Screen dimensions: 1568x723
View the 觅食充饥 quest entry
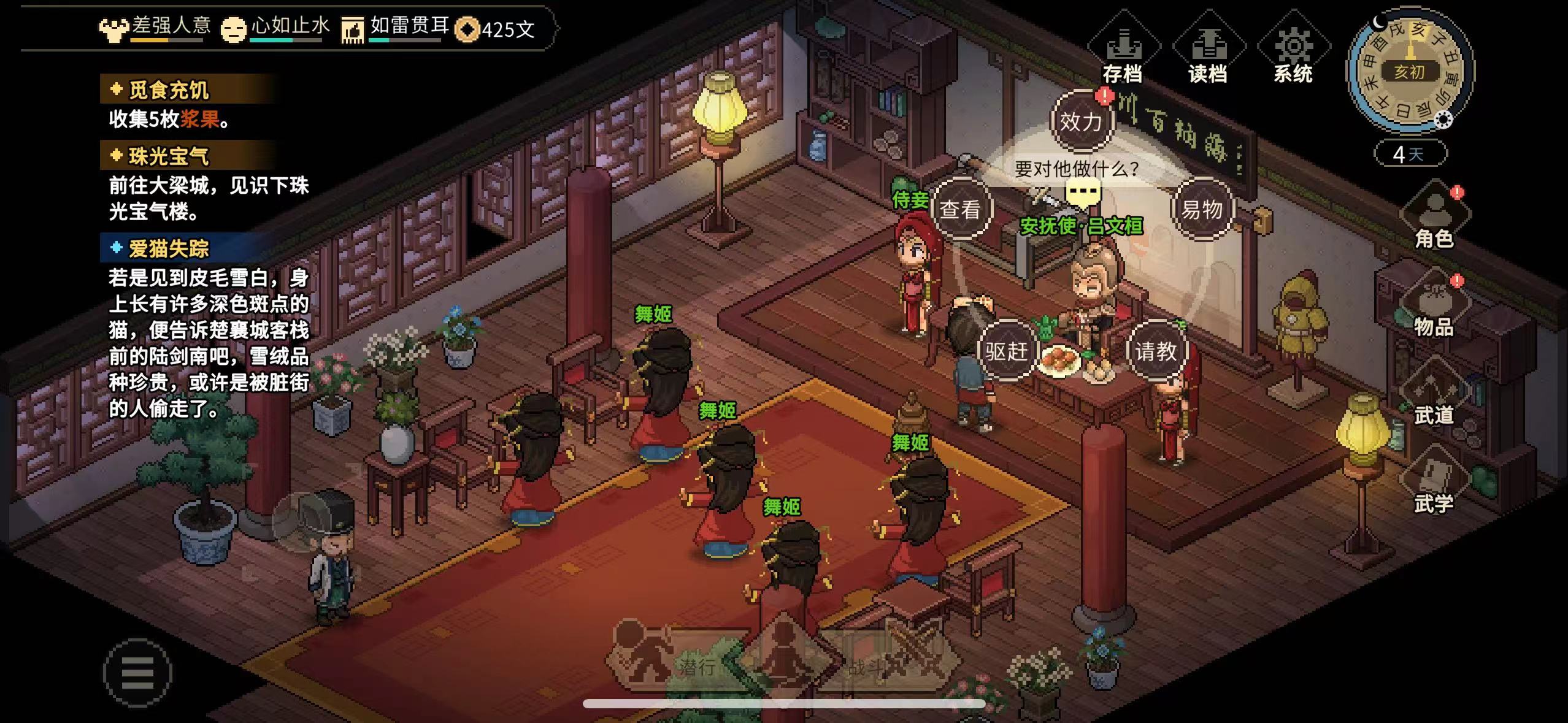click(169, 90)
